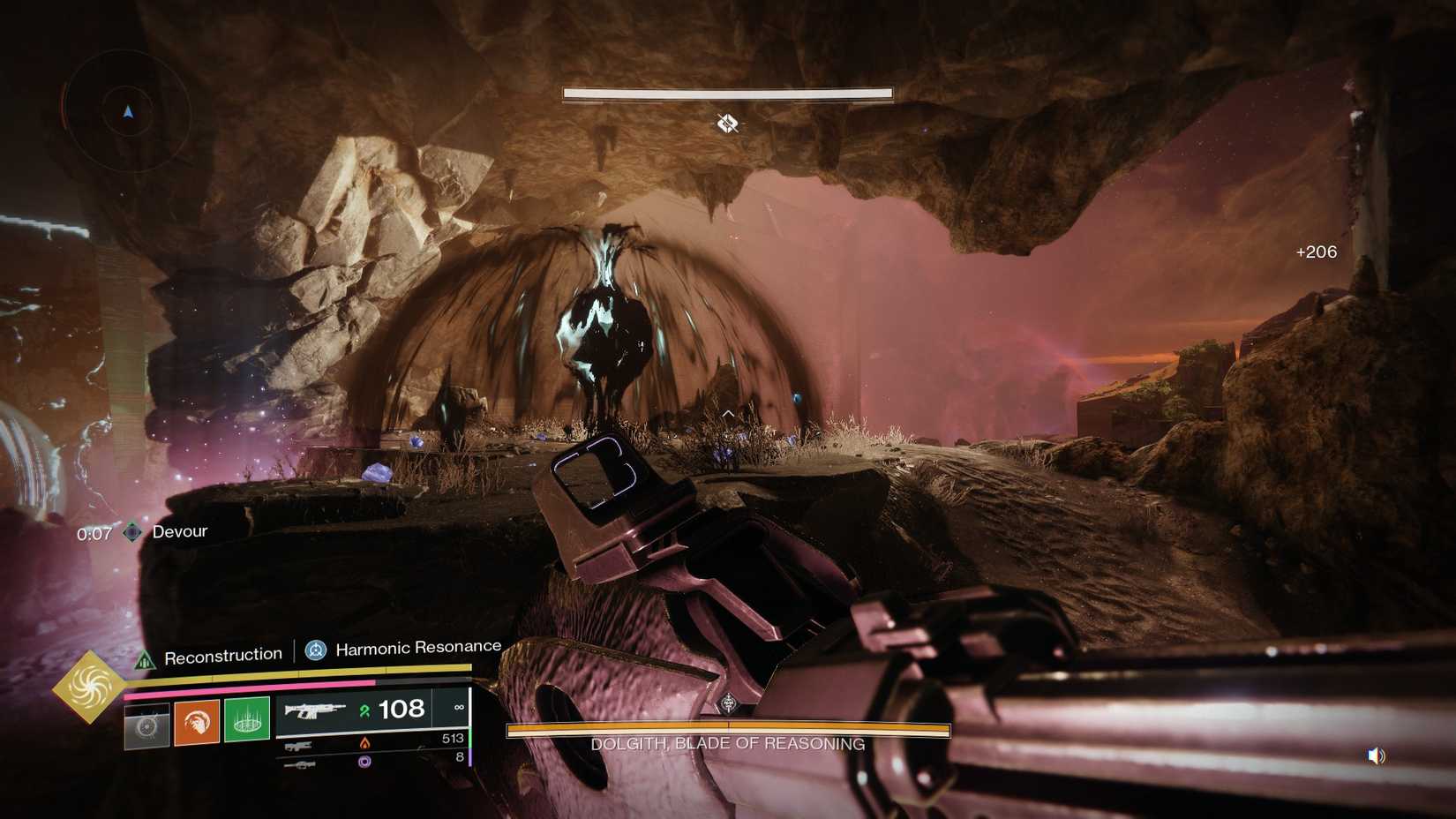Screen dimensions: 1456x819
Task: Use the orange melee ability icon
Action: pos(197,723)
